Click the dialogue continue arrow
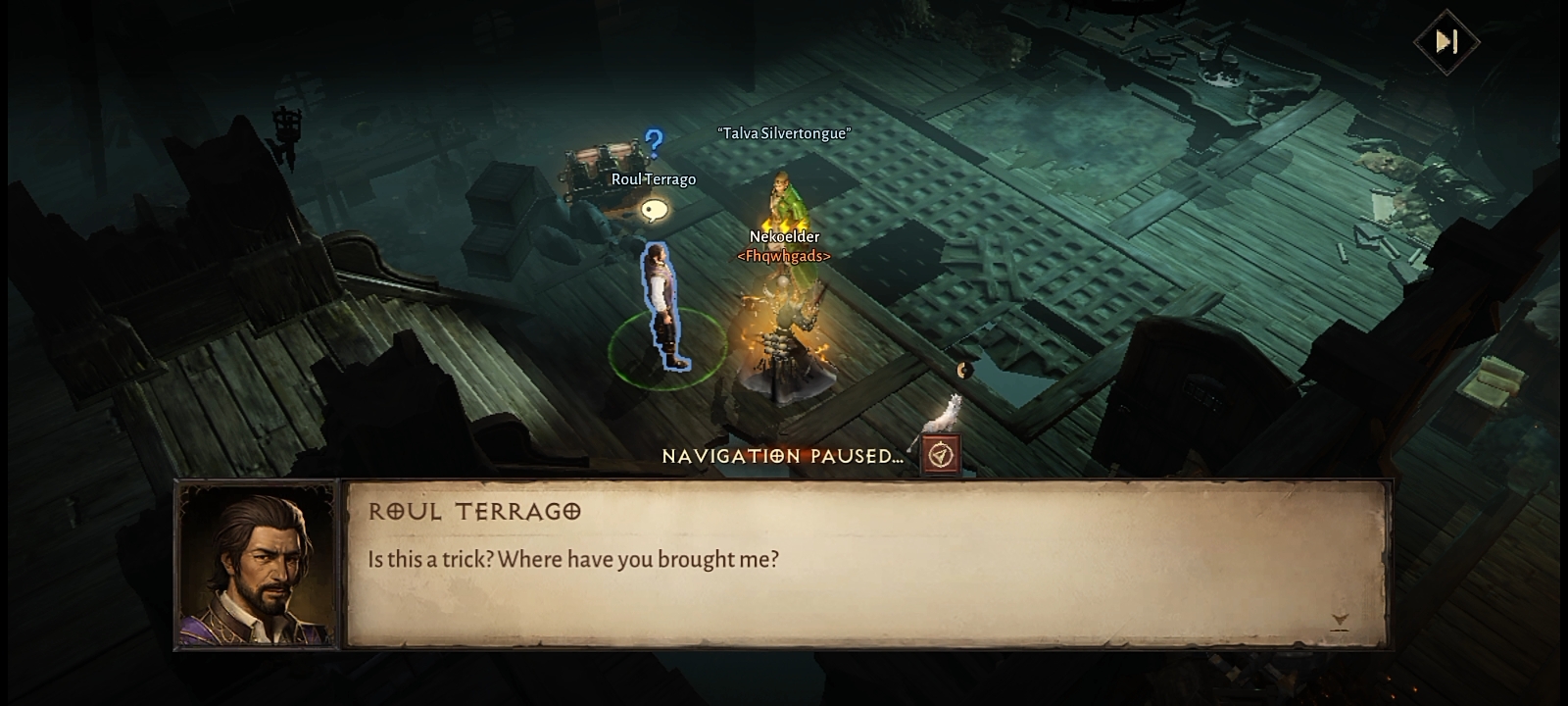 pos(1340,621)
